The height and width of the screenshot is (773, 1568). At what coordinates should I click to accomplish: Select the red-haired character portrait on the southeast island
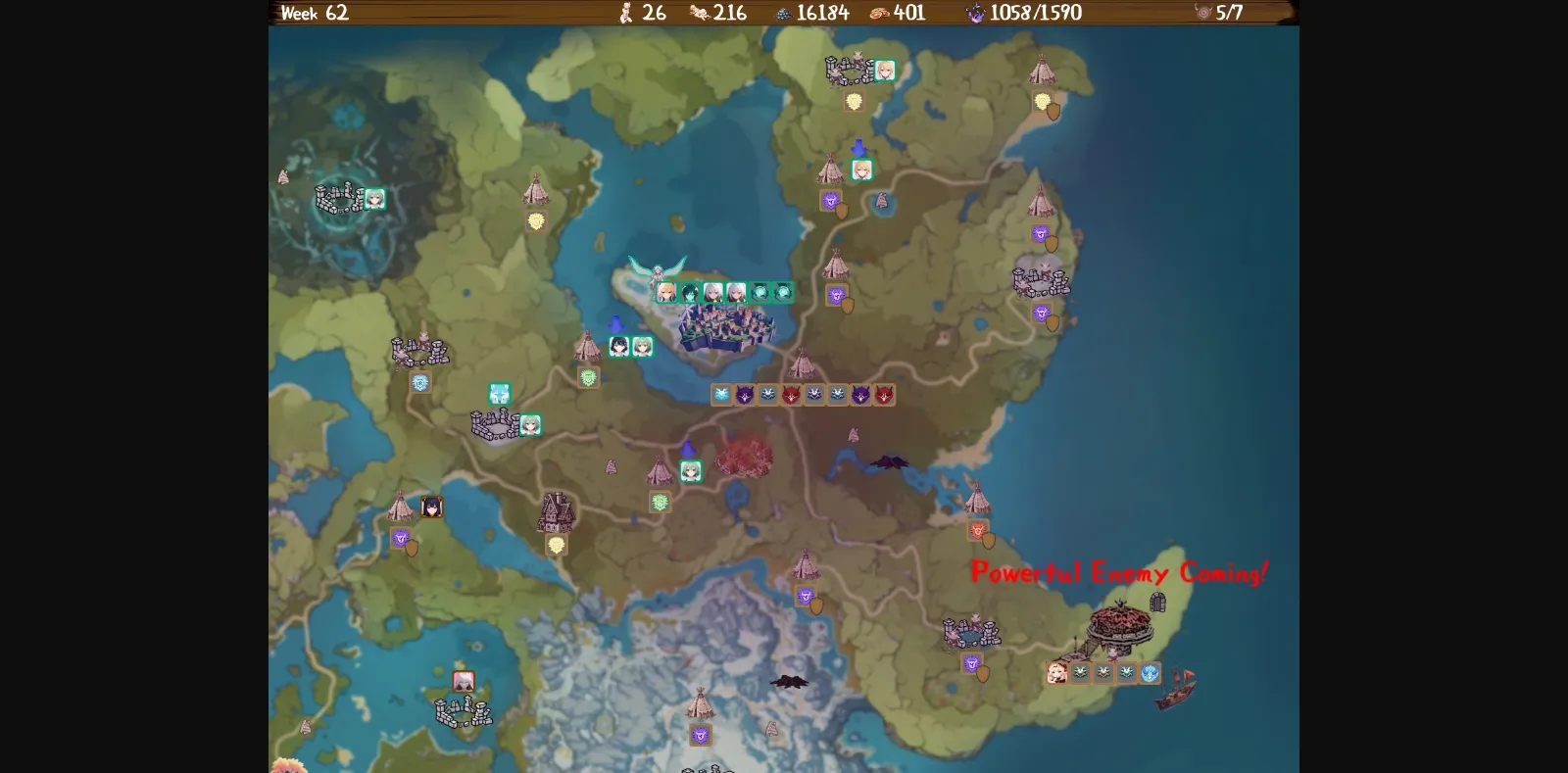[x=1056, y=673]
